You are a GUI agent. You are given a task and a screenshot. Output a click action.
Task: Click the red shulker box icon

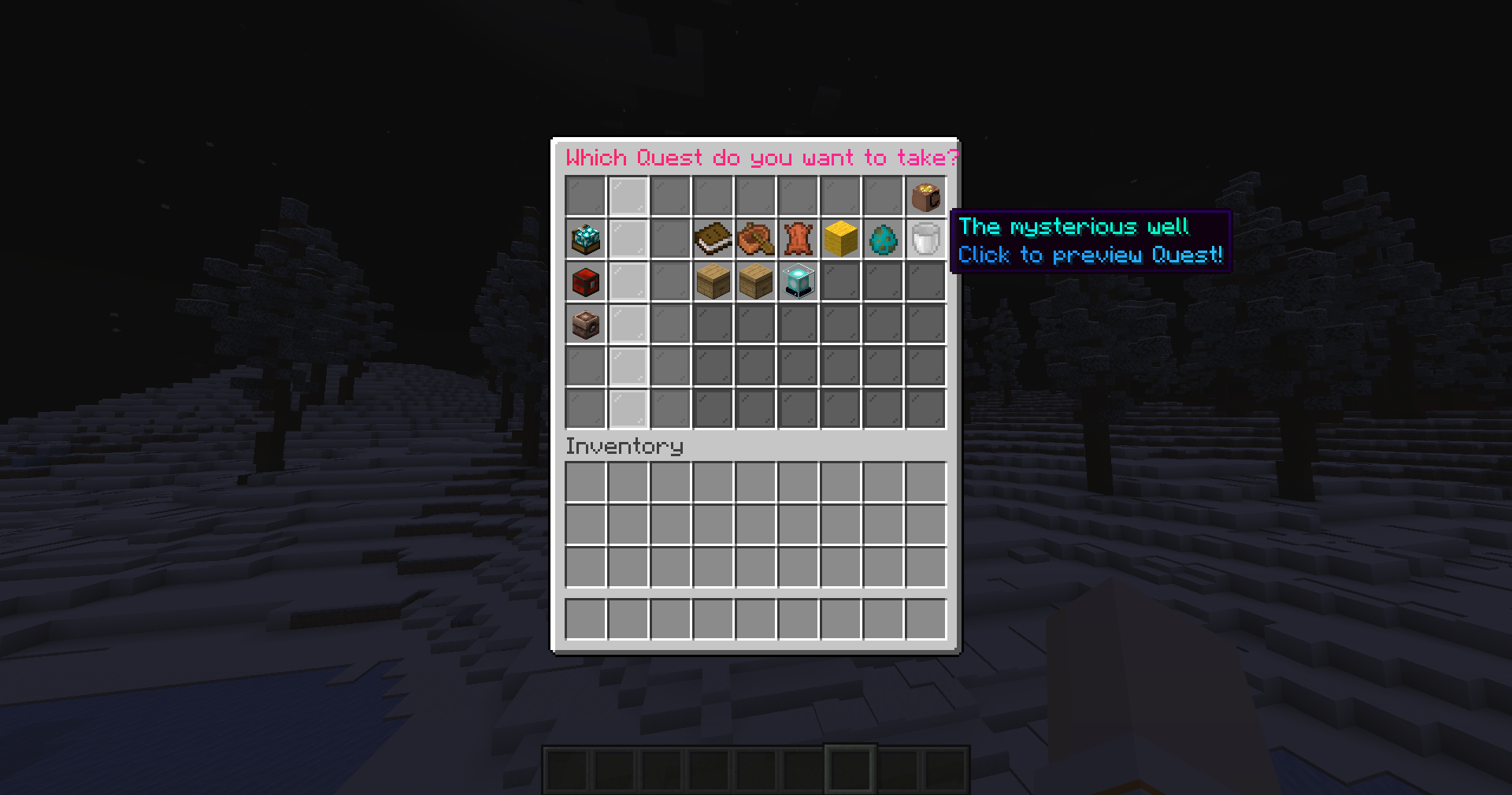tap(584, 282)
